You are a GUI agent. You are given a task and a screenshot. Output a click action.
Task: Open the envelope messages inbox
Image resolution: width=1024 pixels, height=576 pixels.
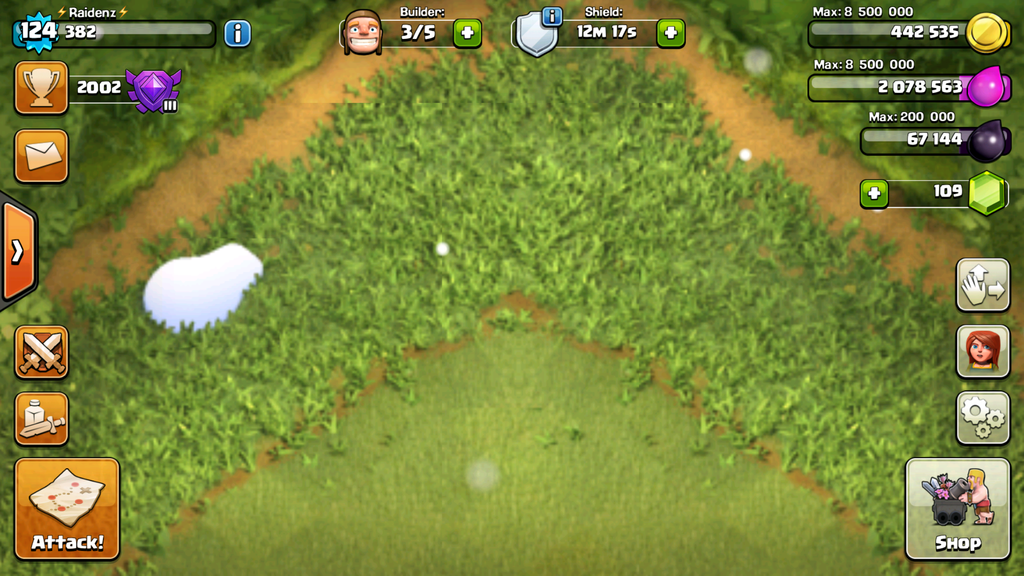click(41, 156)
